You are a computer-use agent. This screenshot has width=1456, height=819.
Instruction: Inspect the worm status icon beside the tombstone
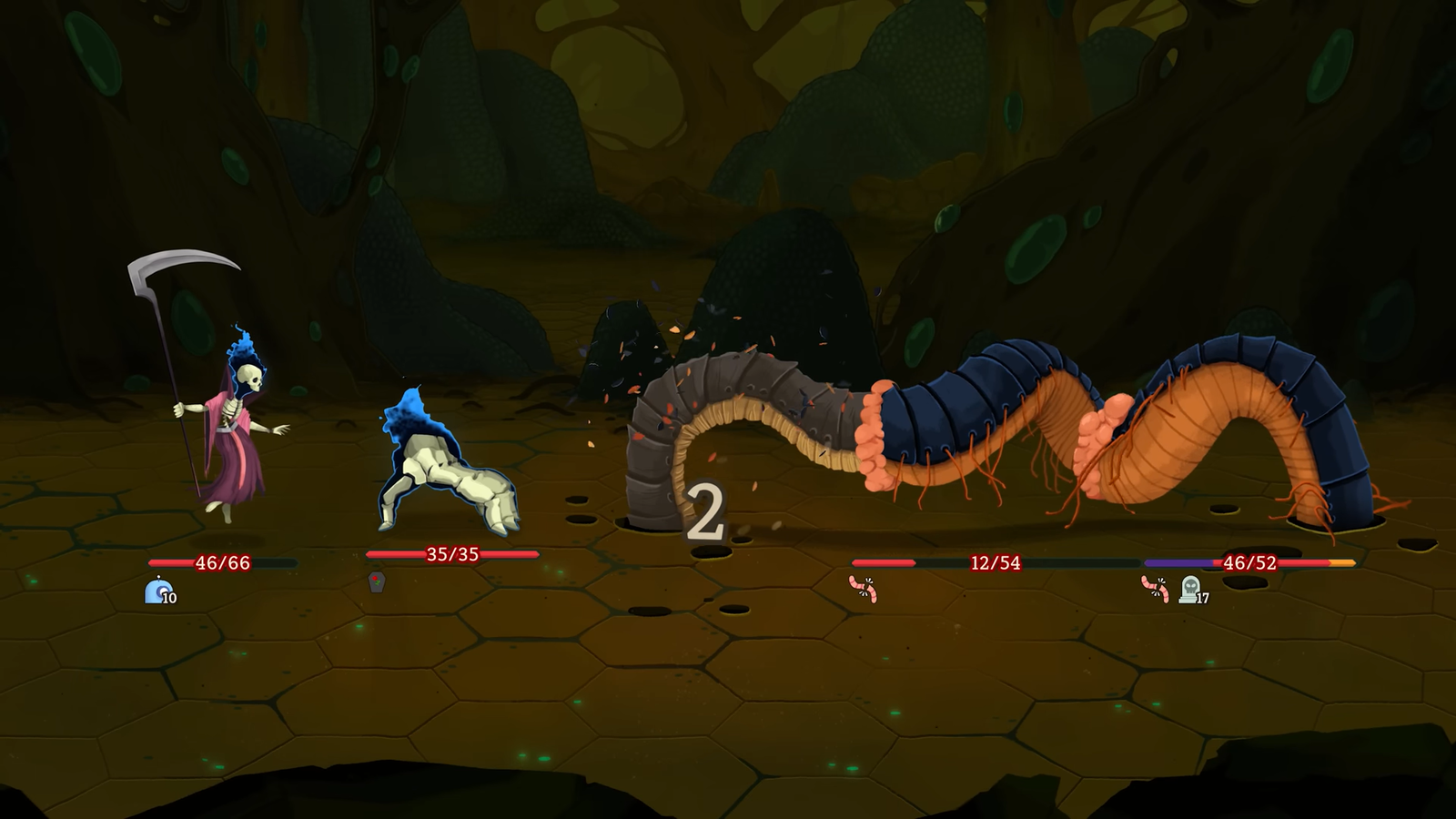1155,589
